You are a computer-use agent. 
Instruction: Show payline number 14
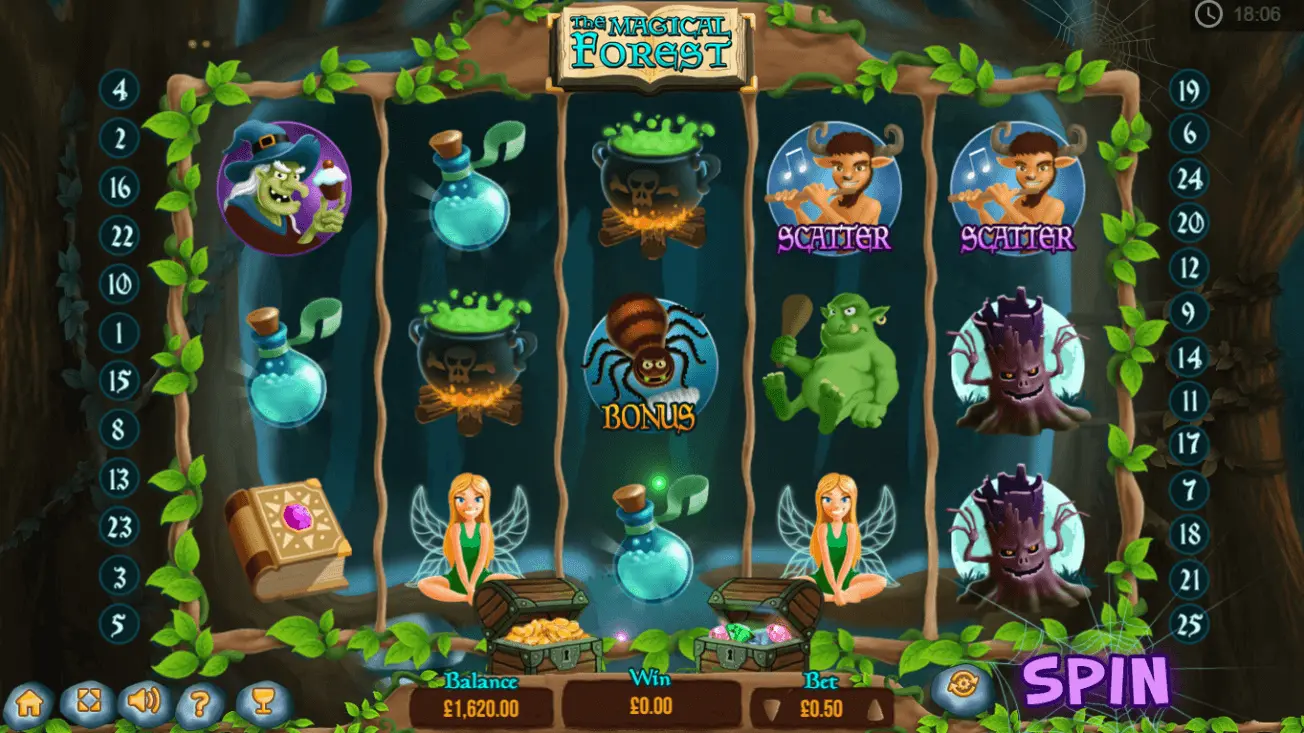1189,357
